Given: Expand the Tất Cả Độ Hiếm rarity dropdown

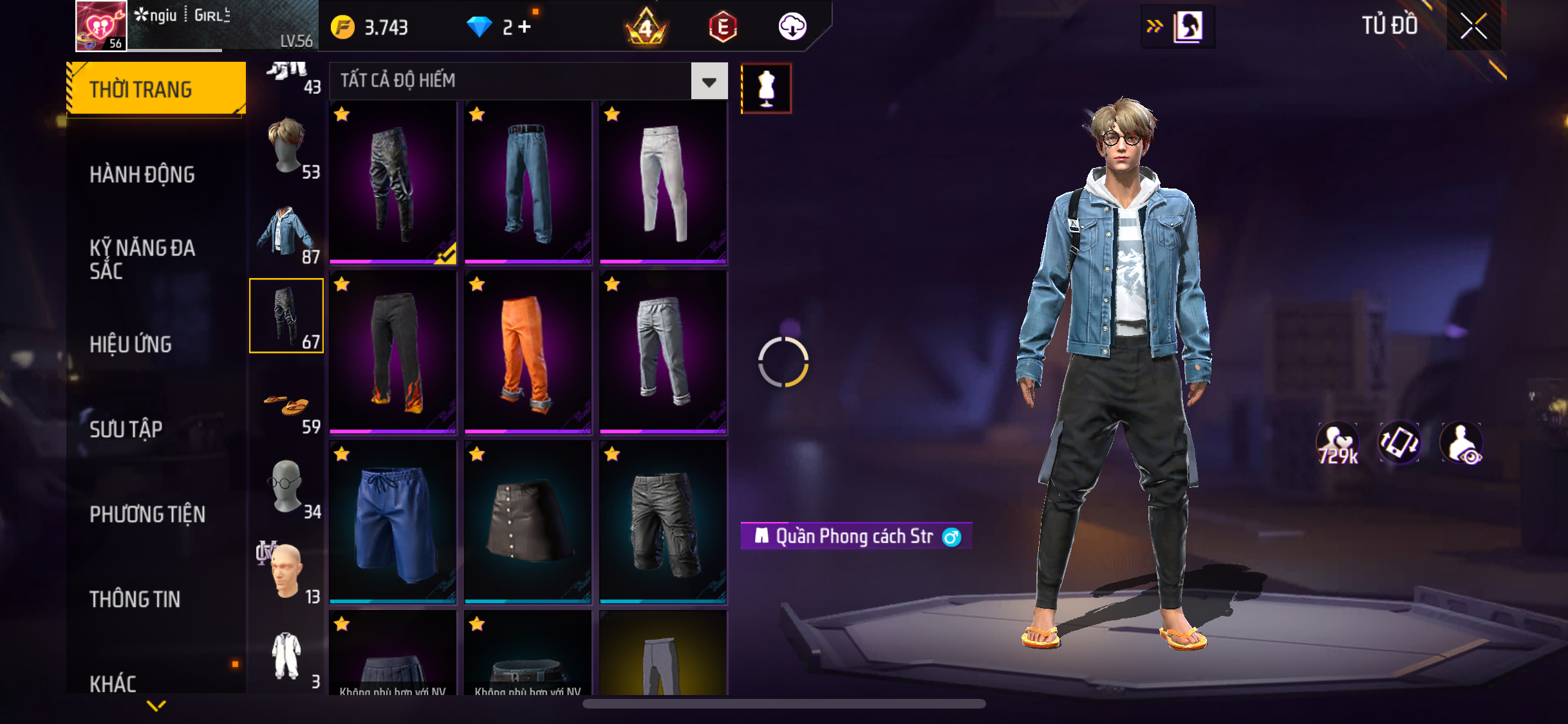Looking at the screenshot, I should 709,81.
